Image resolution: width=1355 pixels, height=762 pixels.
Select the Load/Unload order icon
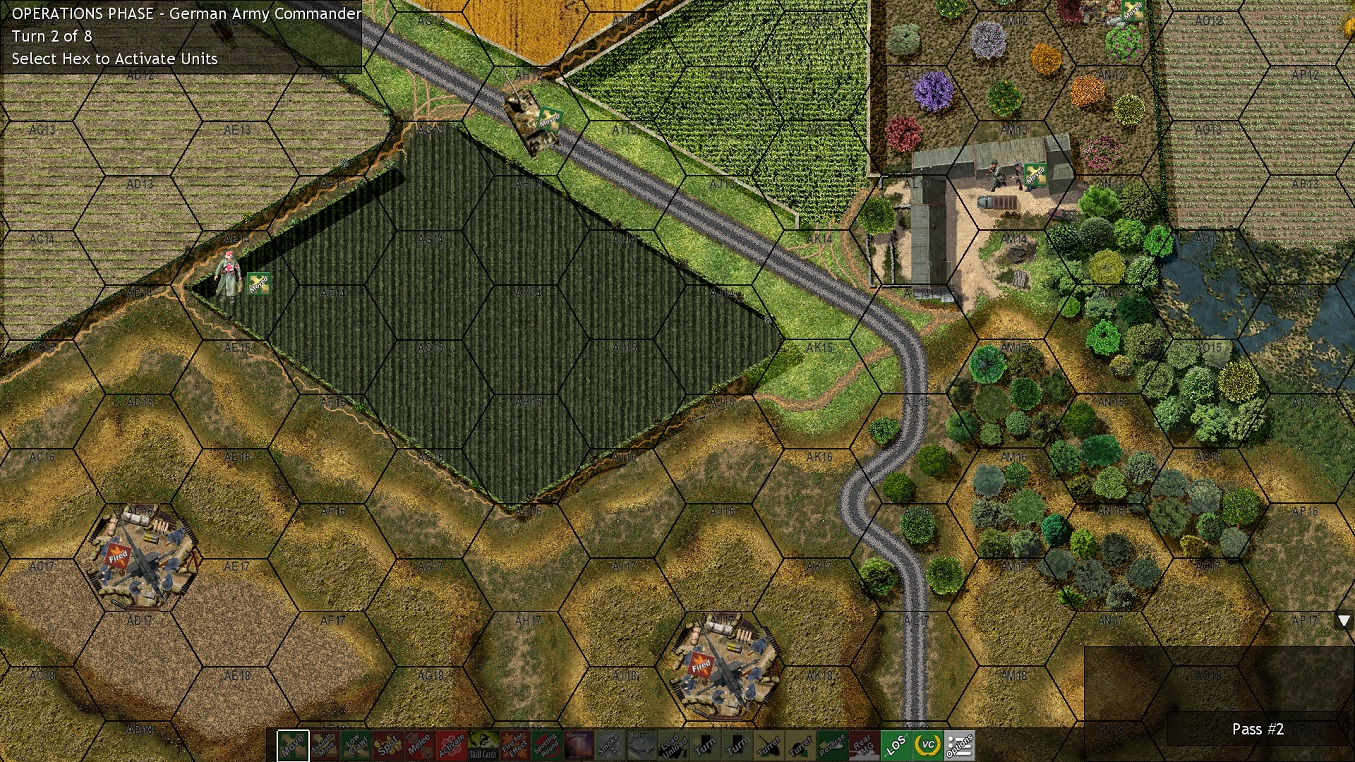pos(674,745)
